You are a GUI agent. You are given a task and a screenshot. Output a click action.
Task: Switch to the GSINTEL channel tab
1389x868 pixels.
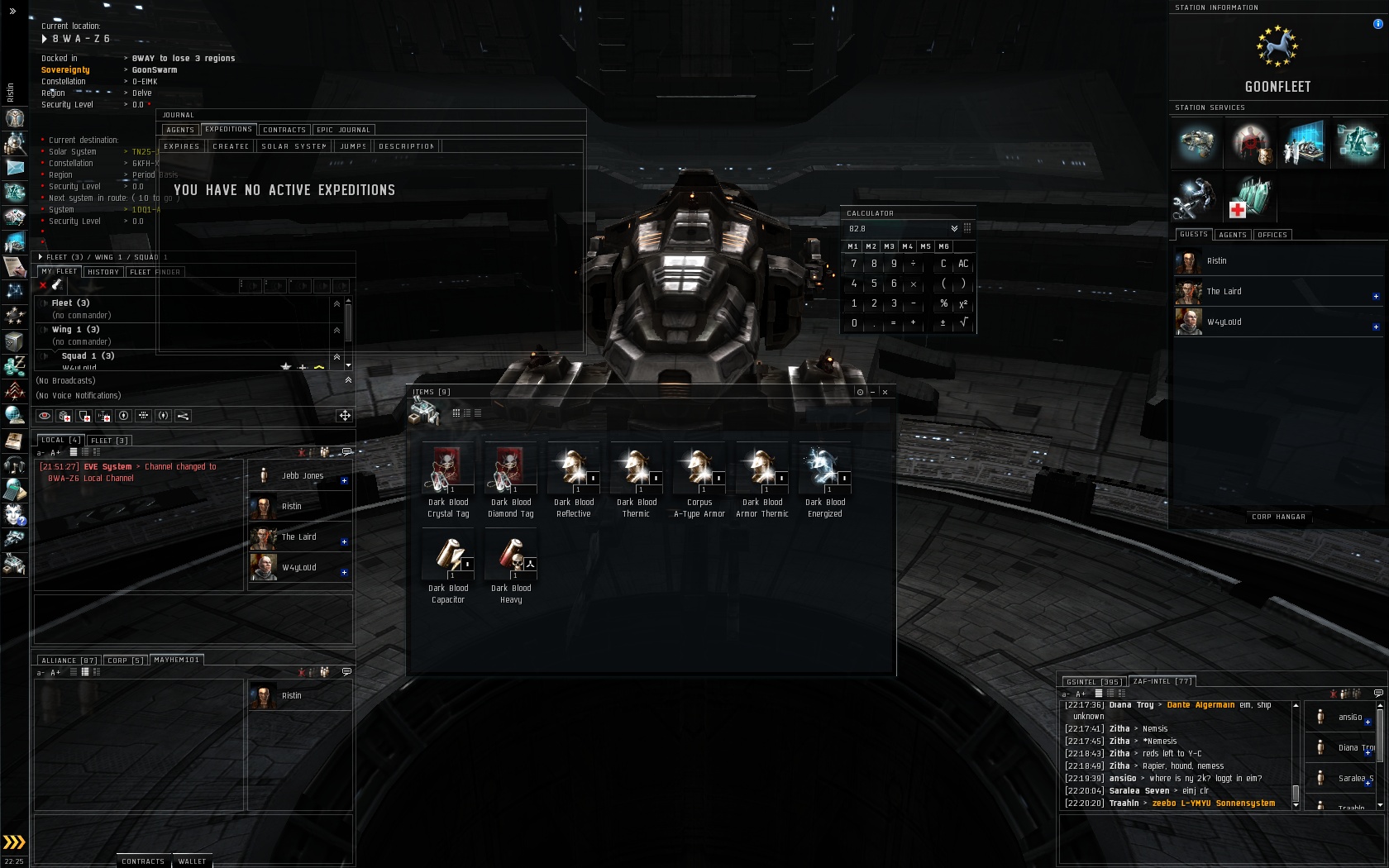(1093, 682)
